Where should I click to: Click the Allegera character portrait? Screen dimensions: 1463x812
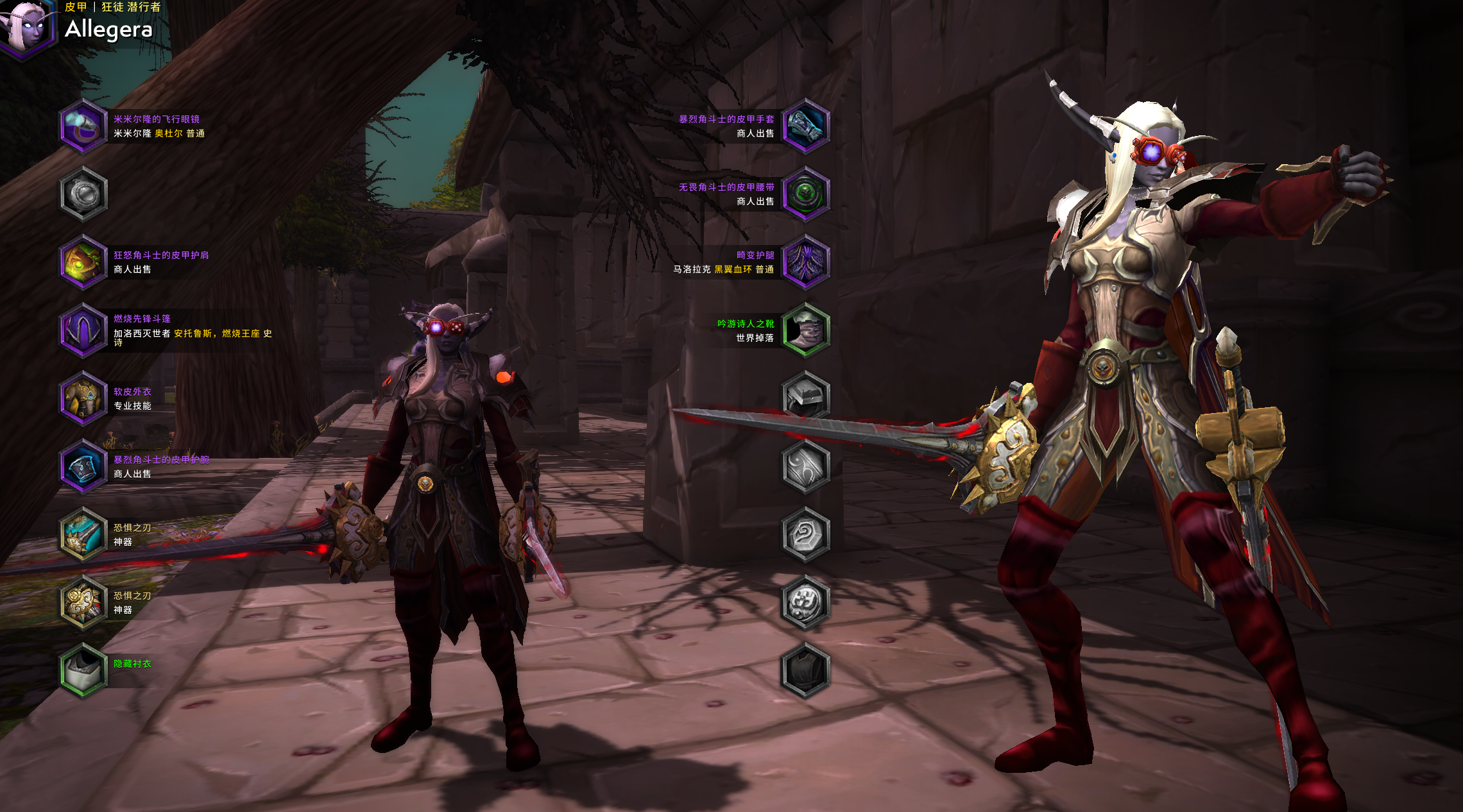(x=26, y=27)
